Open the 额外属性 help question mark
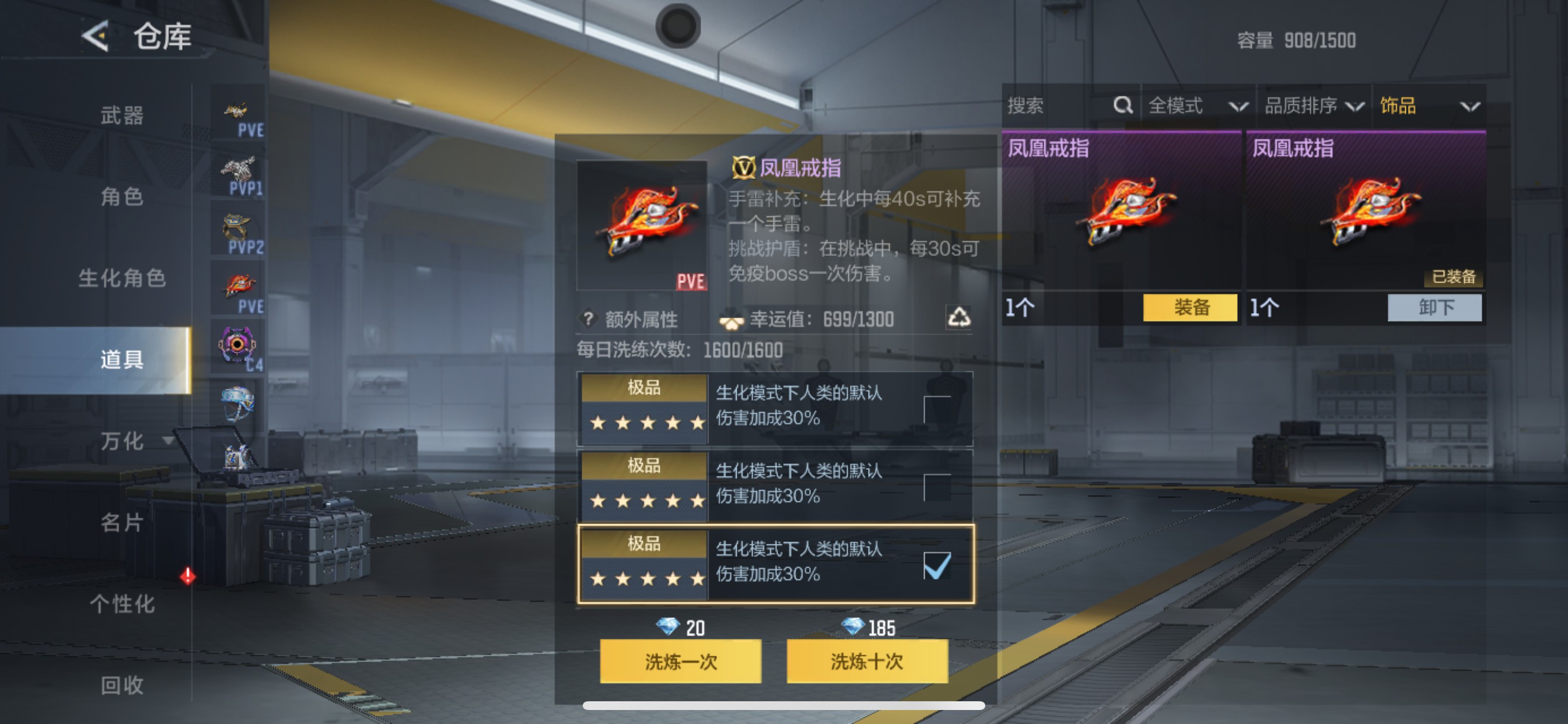 pyautogui.click(x=587, y=318)
